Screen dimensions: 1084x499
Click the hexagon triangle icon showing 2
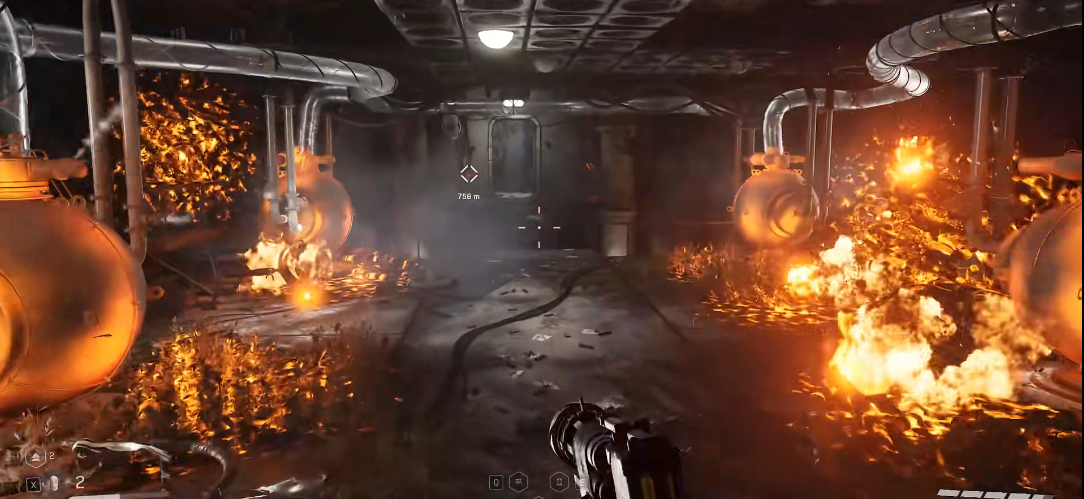point(34,456)
